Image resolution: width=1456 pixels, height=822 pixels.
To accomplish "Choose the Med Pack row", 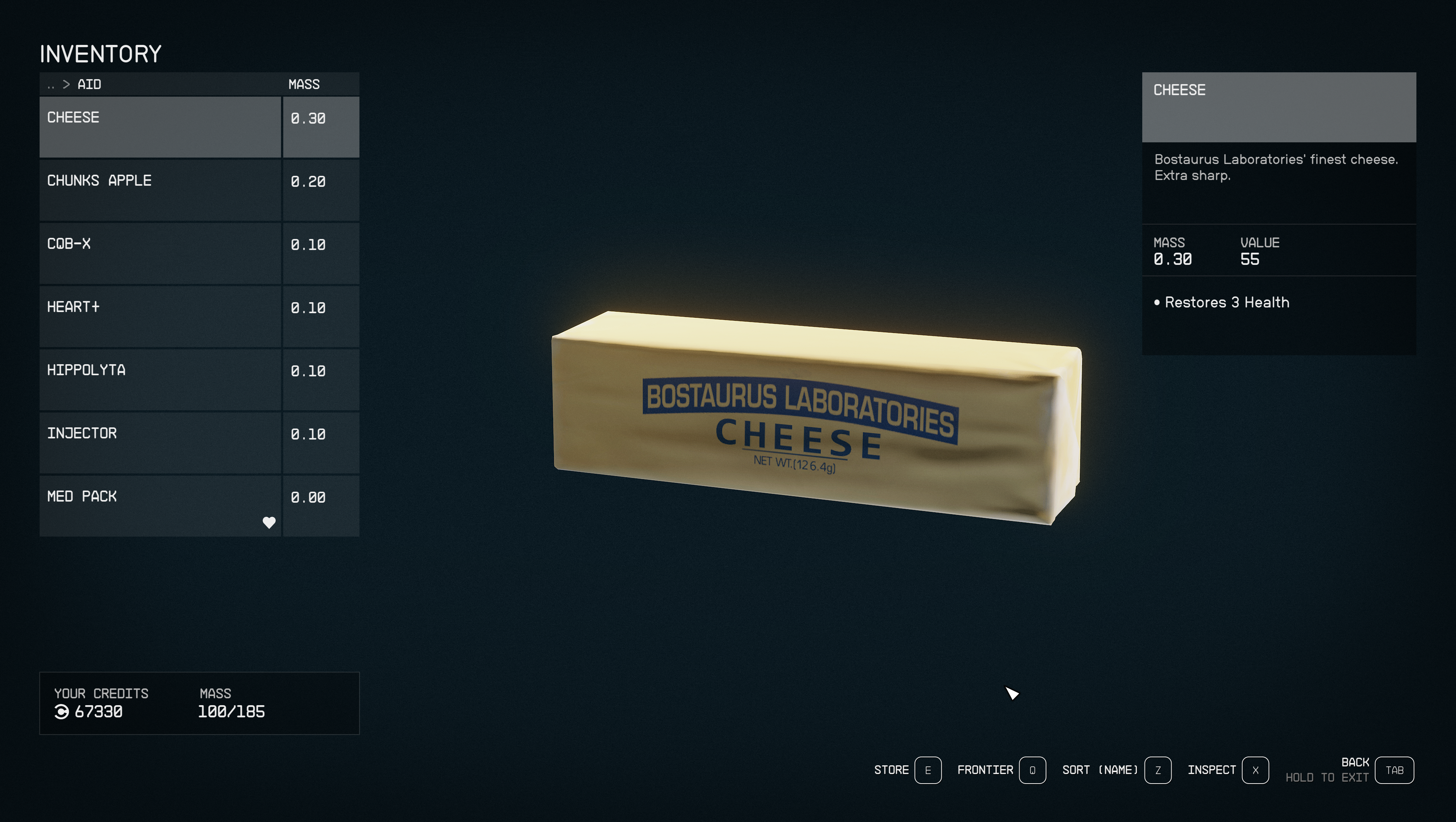I will (160, 506).
